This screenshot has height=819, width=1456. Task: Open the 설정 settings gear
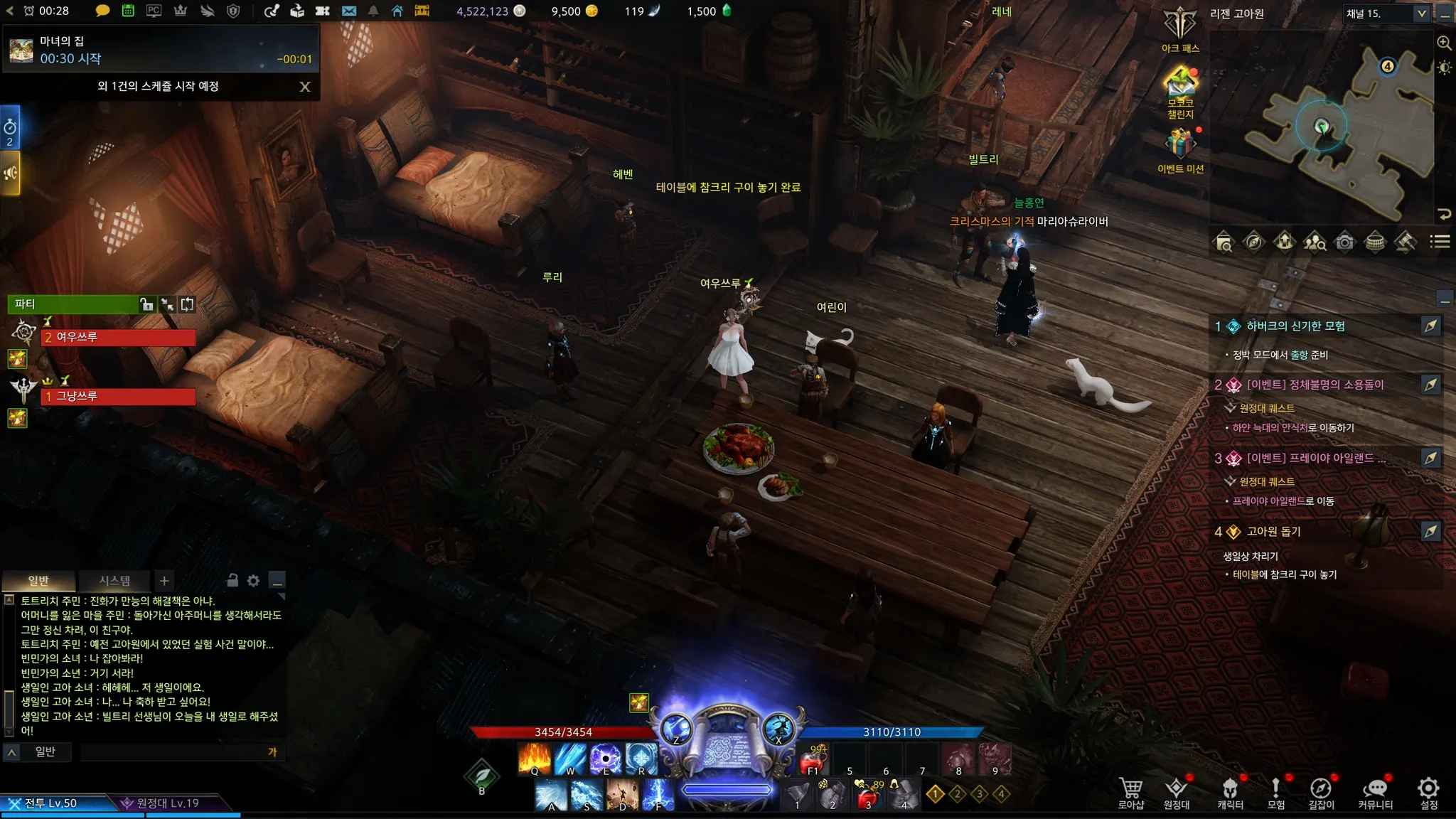pyautogui.click(x=1428, y=792)
